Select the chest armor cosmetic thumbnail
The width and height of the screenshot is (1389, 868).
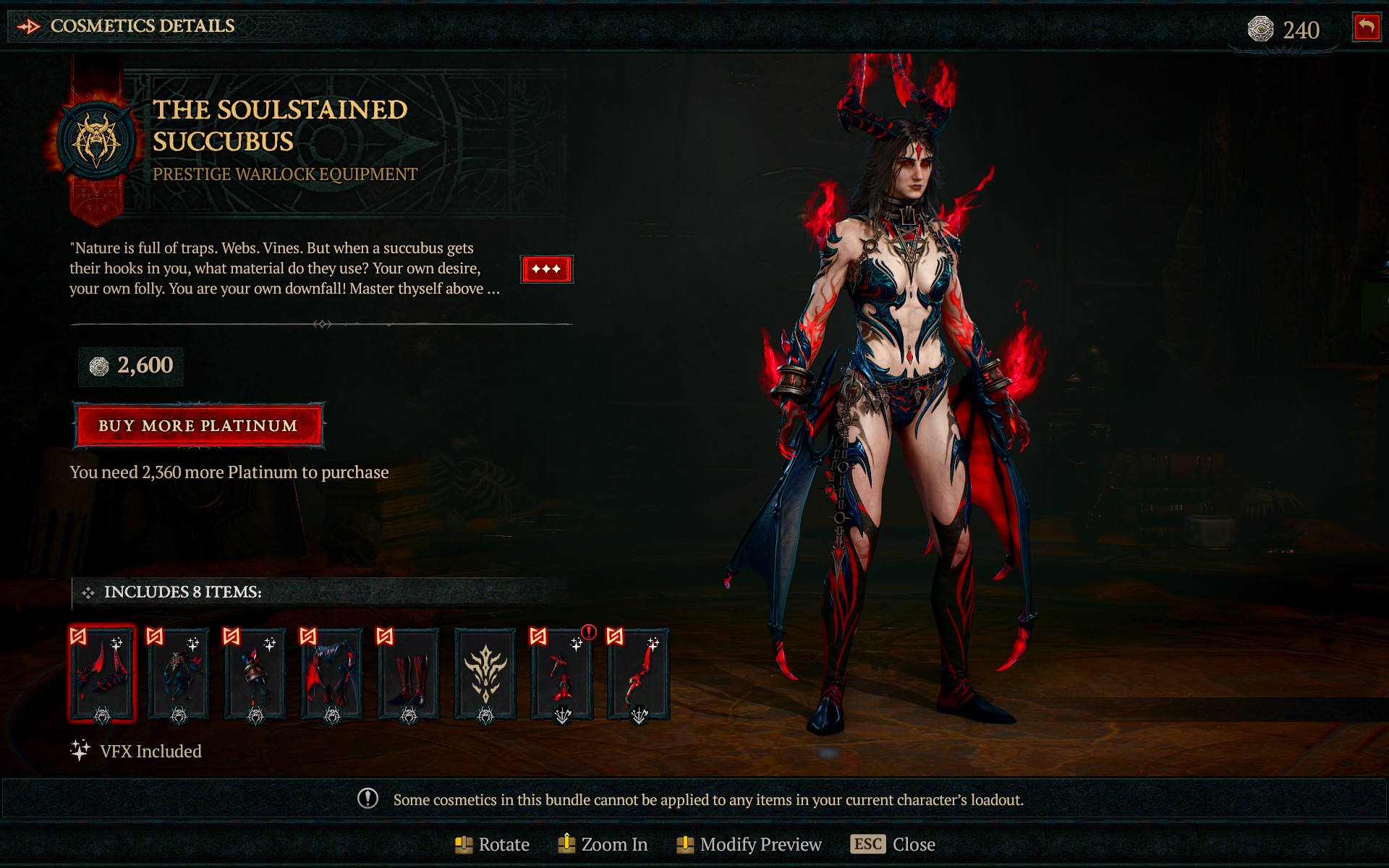(x=179, y=674)
